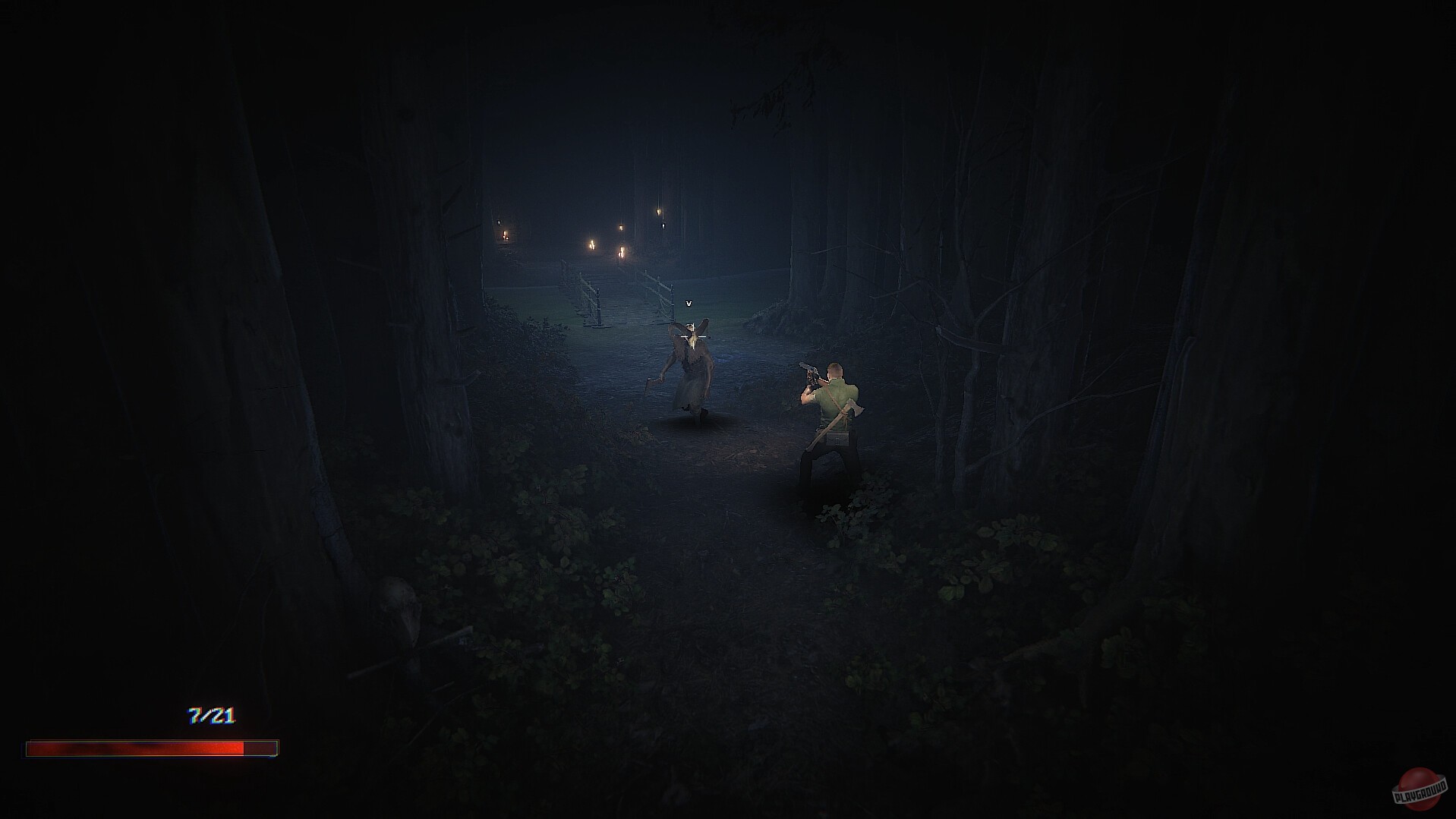Toggle the leftmost distant torch light
The height and width of the screenshot is (819, 1456).
tap(505, 236)
